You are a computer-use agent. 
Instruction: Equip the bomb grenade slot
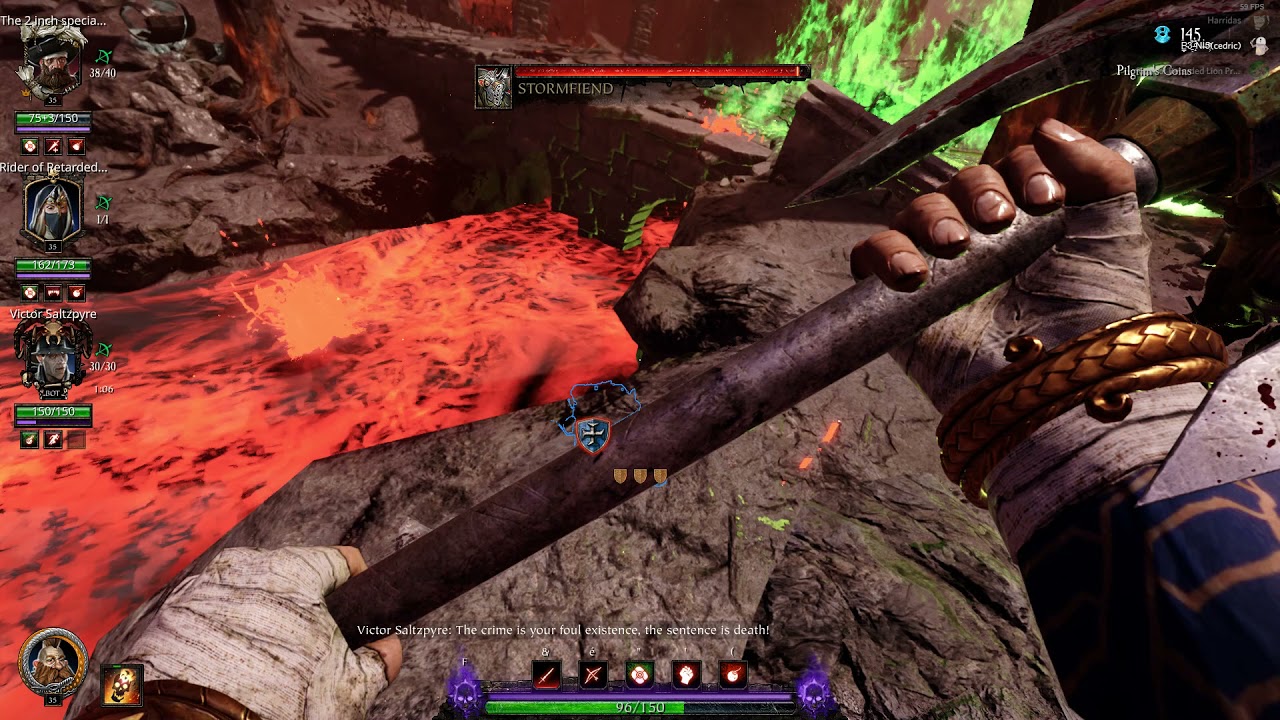[x=733, y=676]
